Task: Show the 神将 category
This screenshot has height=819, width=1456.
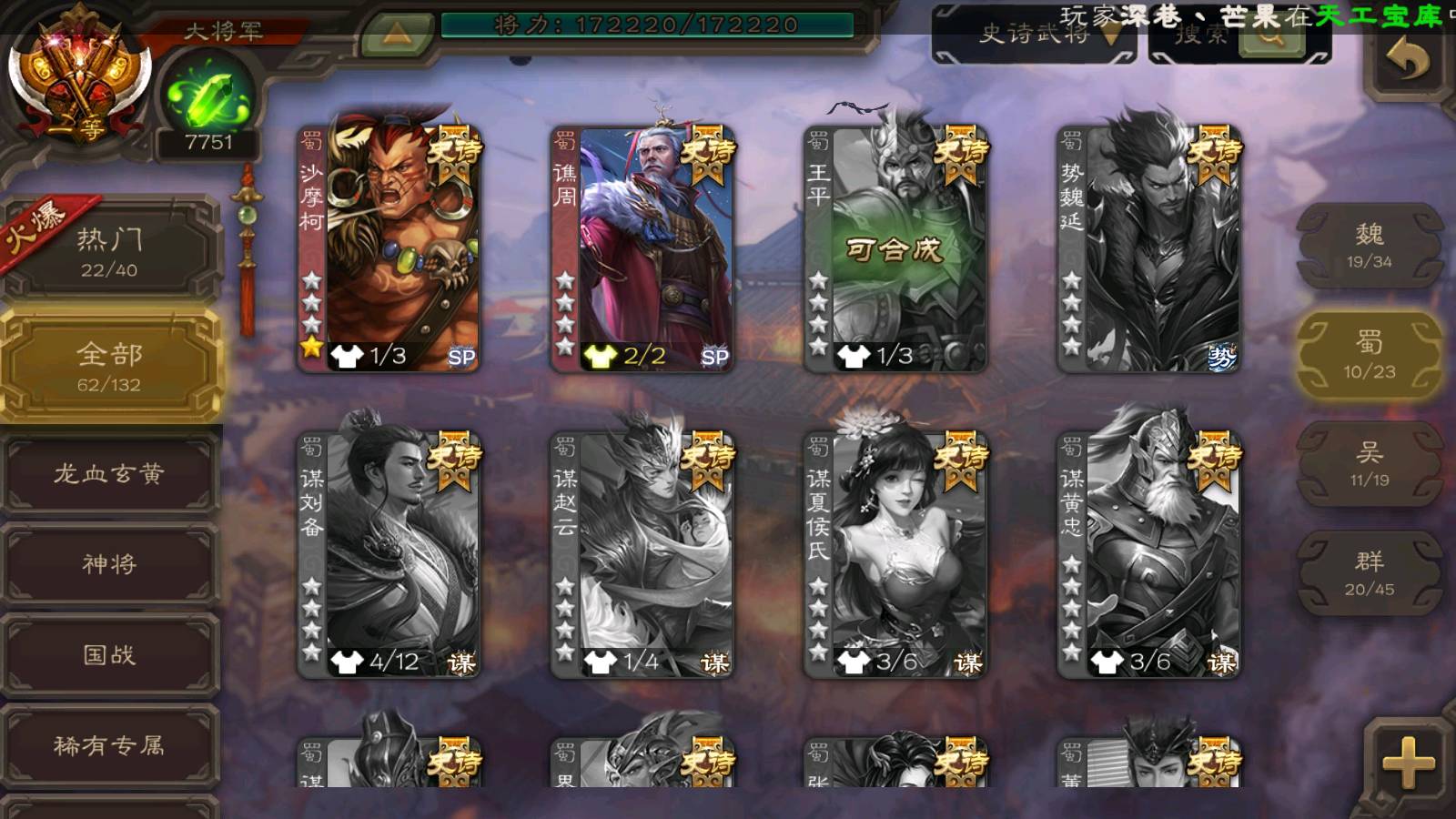Action: pos(109,564)
